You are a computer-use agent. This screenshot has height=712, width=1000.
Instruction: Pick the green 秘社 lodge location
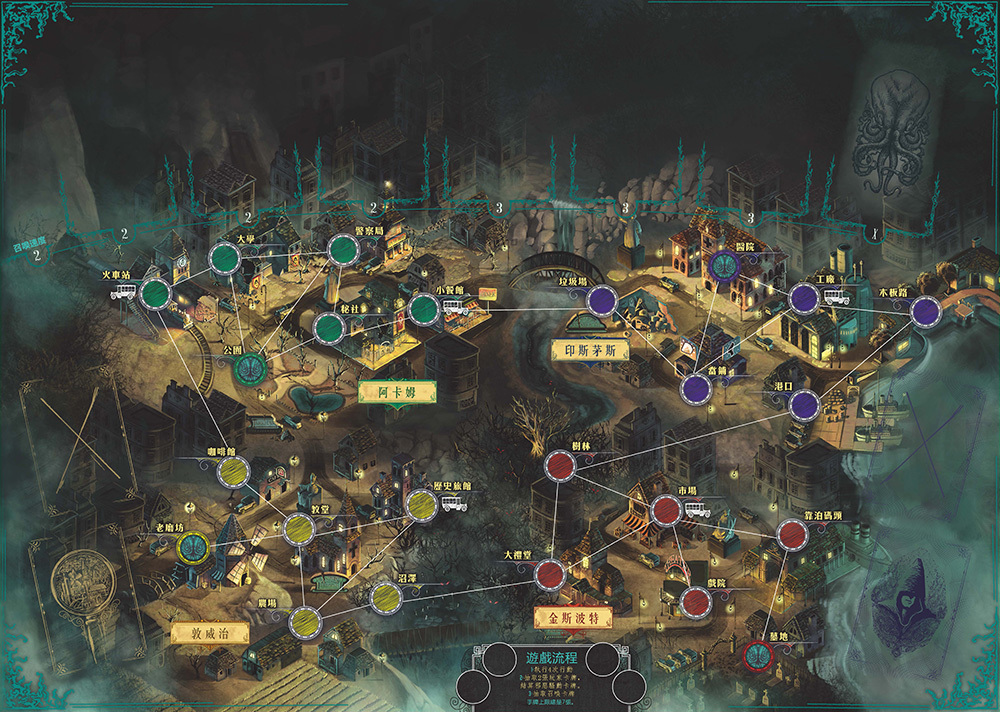click(328, 326)
